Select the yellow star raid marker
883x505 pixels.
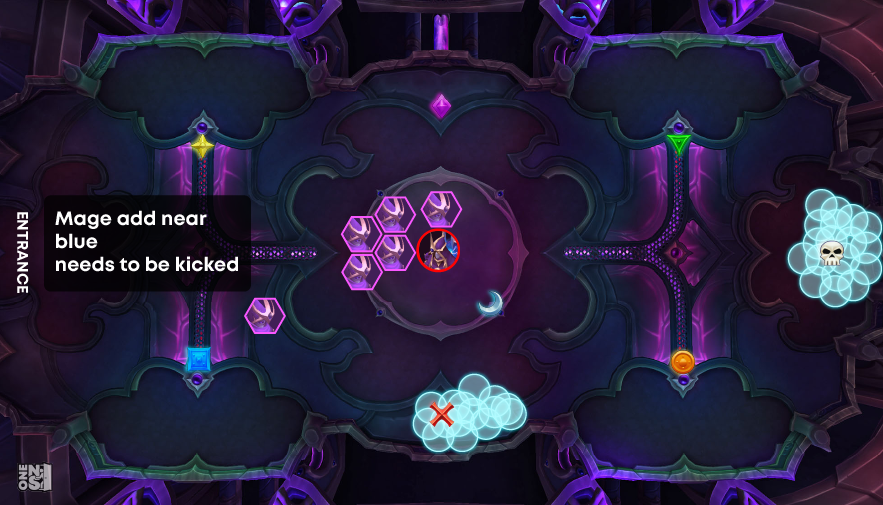coord(202,147)
